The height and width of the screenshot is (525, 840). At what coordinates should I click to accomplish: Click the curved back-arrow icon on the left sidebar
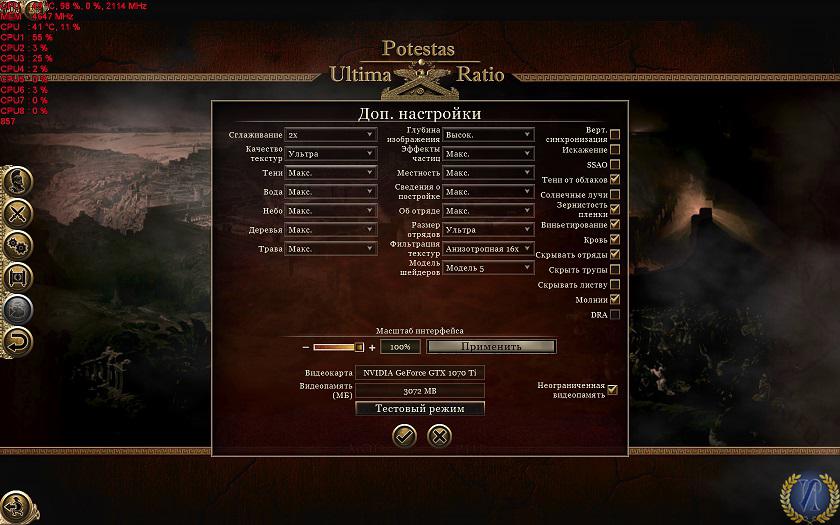coord(18,342)
